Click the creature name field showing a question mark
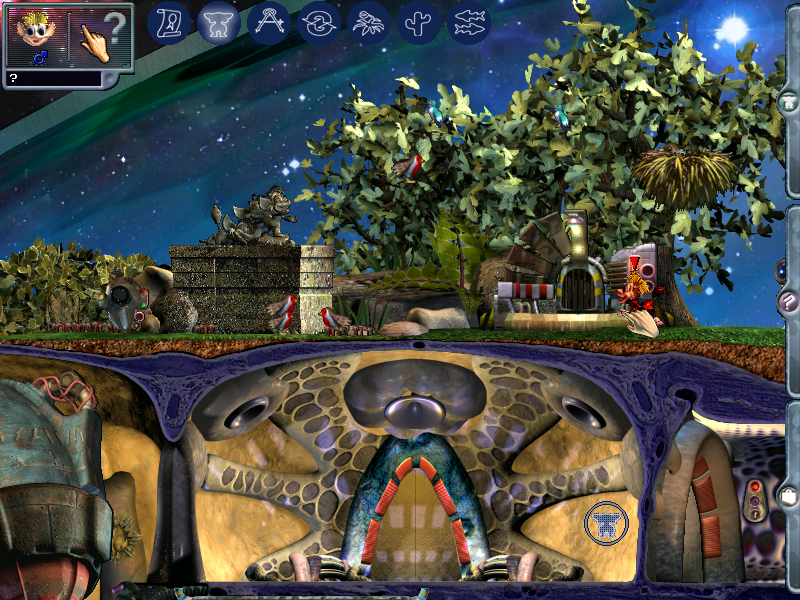This screenshot has height=600, width=800. 52,77
